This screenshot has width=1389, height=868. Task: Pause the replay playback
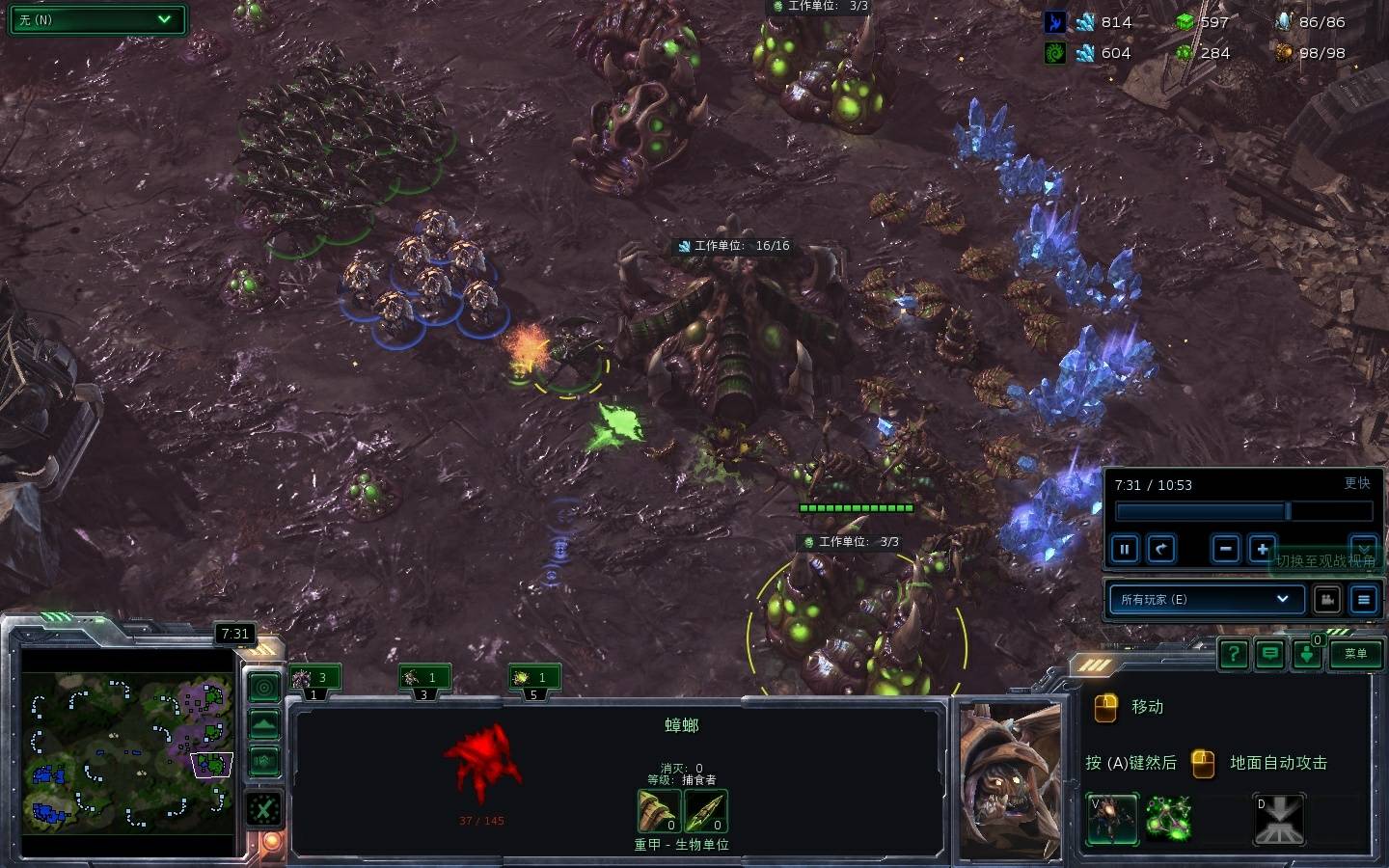pyautogui.click(x=1125, y=550)
